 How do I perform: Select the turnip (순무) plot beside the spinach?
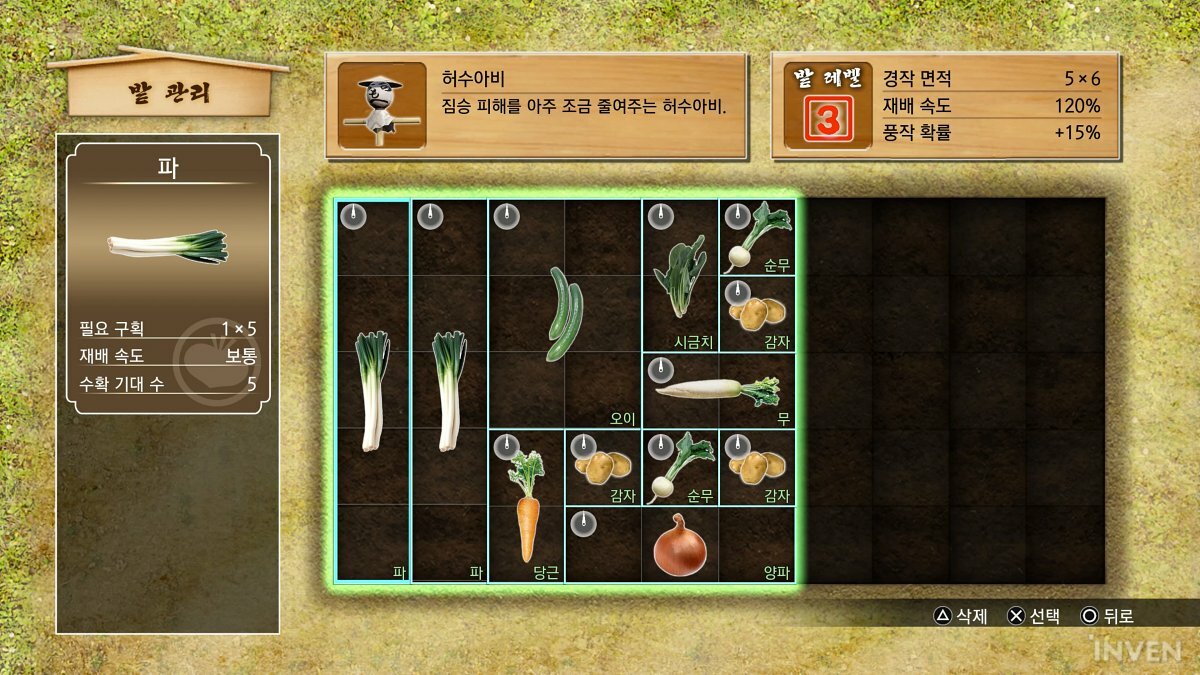[x=757, y=237]
